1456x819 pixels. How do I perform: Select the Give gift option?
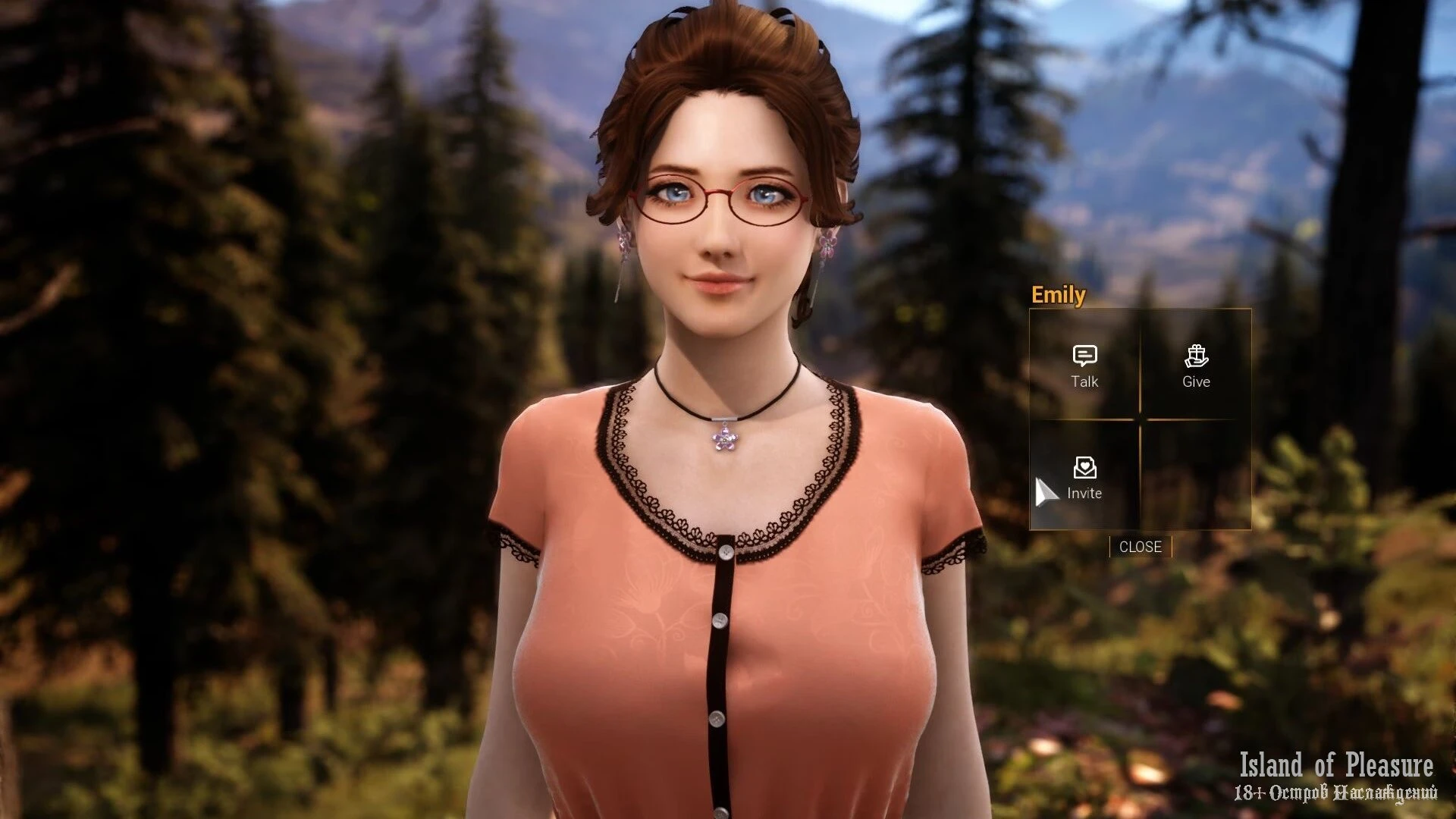(x=1196, y=366)
